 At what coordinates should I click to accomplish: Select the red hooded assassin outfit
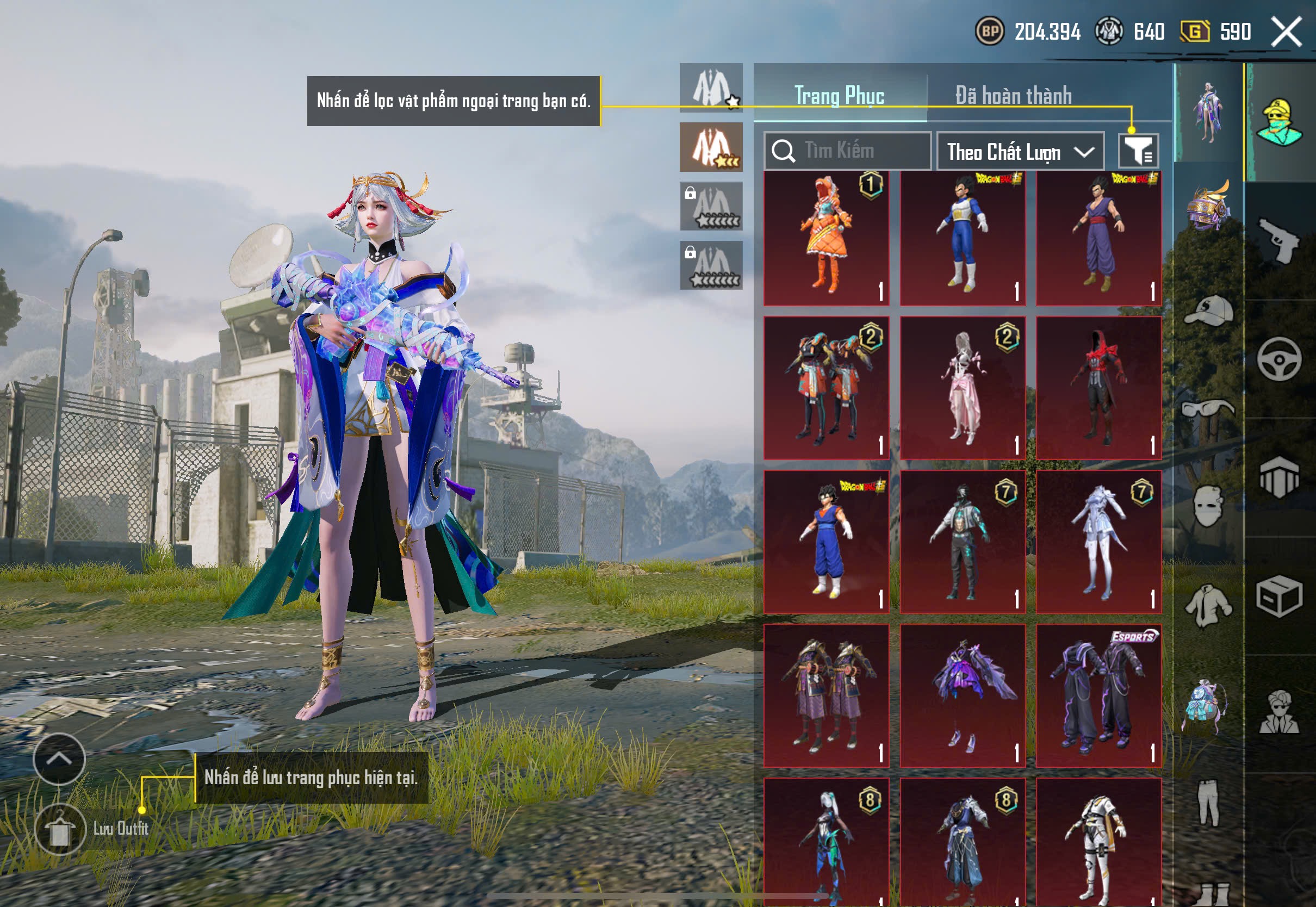coord(1099,388)
